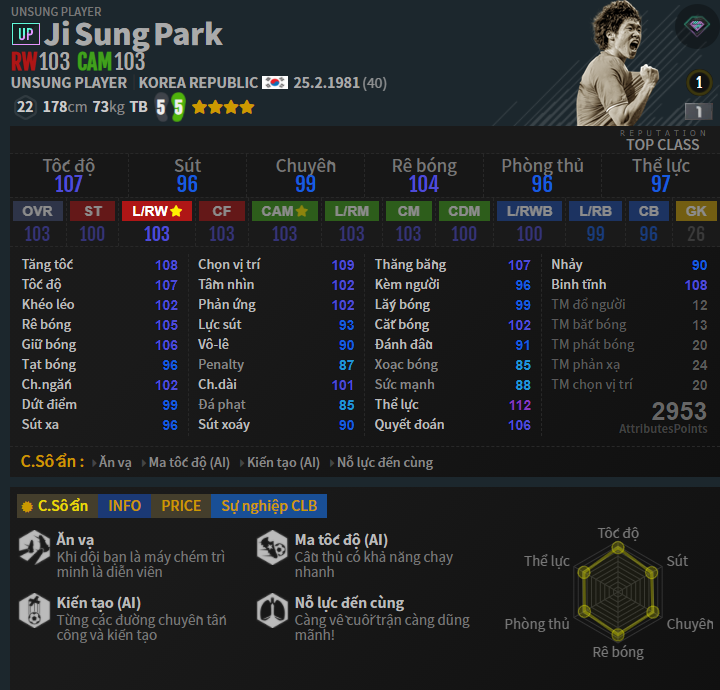Screen dimensions: 720x690
Task: Click the diamond icon beside the player portrait
Action: point(696,27)
